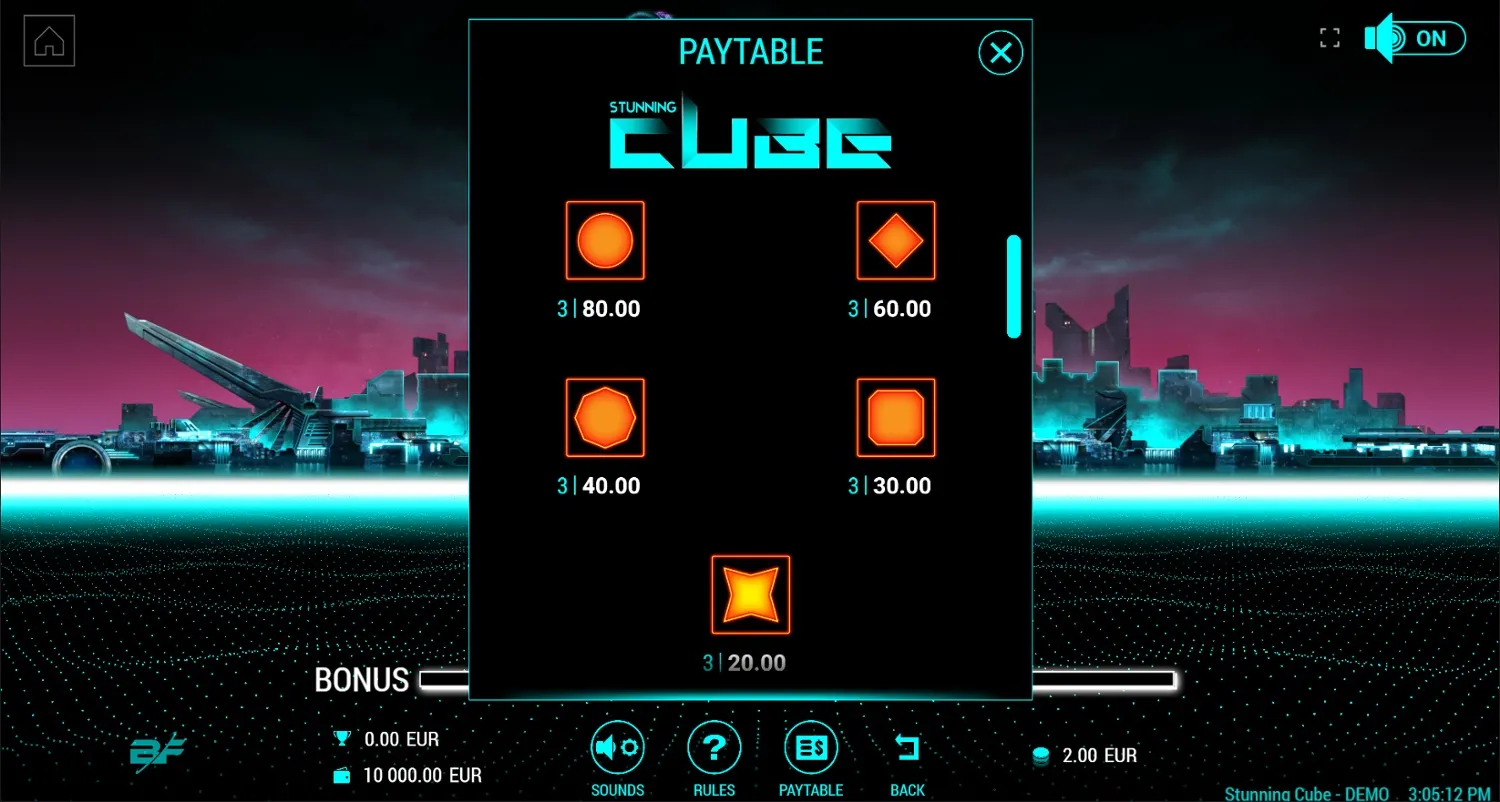
Task: Open the Sounds settings icon
Action: click(617, 745)
